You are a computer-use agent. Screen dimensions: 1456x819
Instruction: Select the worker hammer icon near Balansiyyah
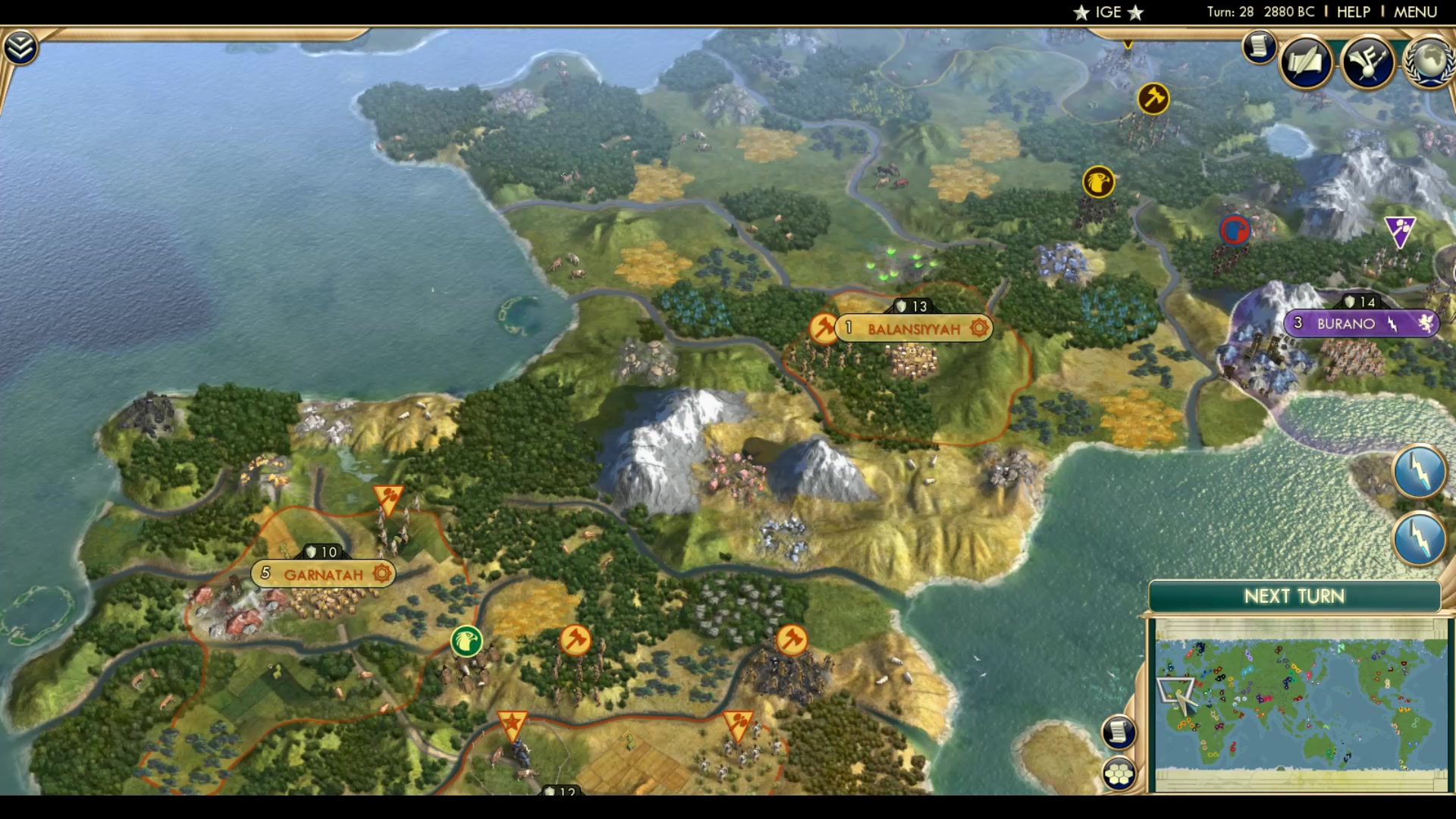pos(823,330)
